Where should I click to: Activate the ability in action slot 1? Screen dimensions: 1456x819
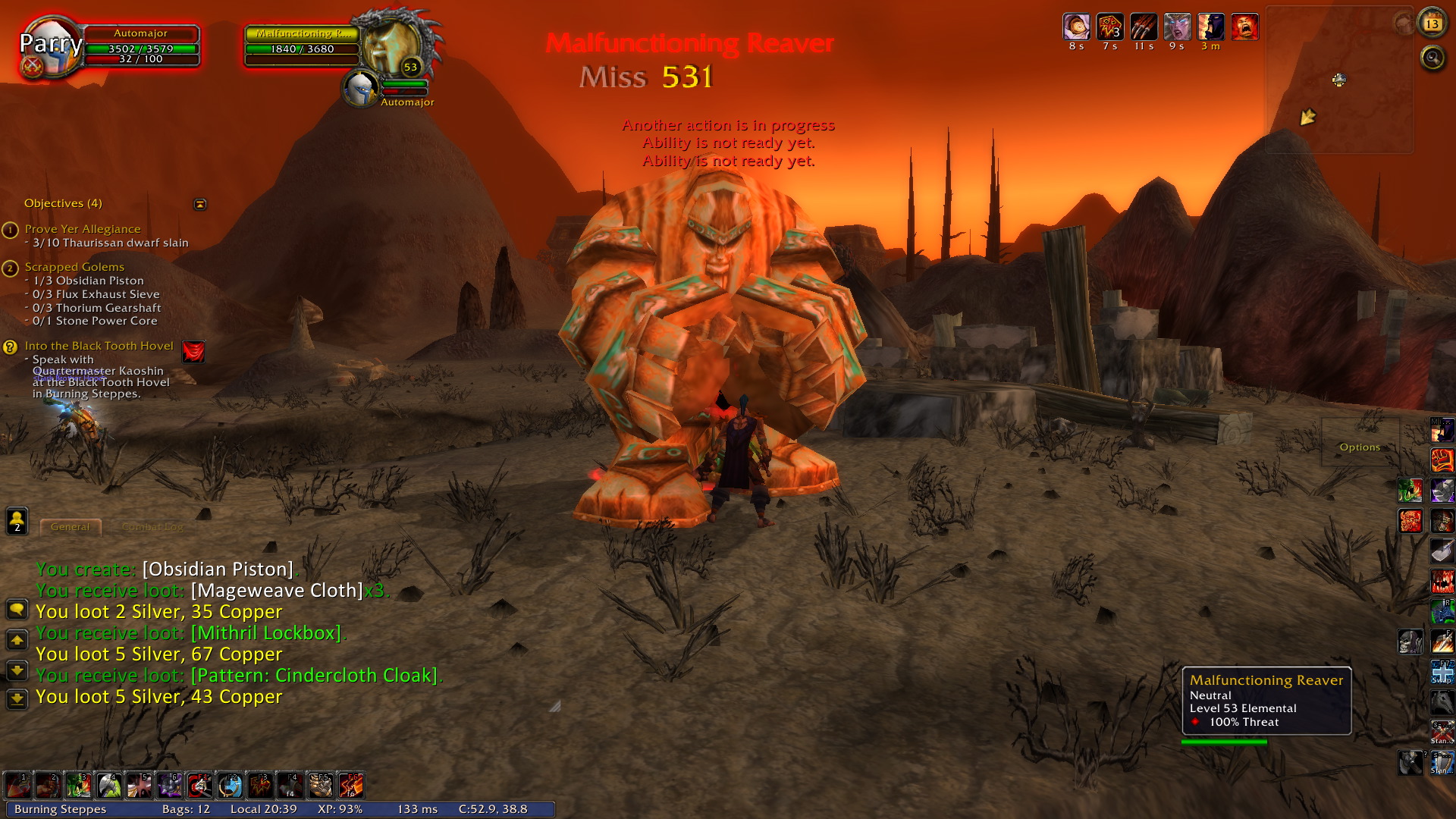click(17, 786)
